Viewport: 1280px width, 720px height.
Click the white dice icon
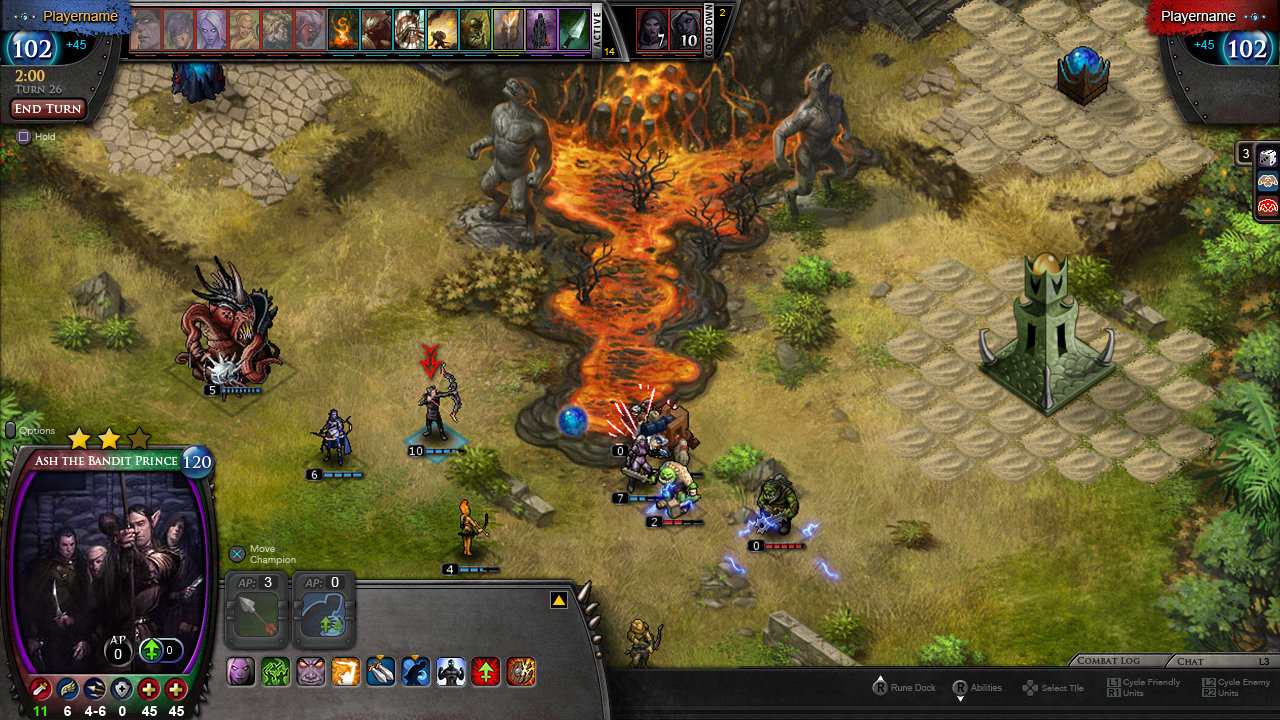(1267, 157)
